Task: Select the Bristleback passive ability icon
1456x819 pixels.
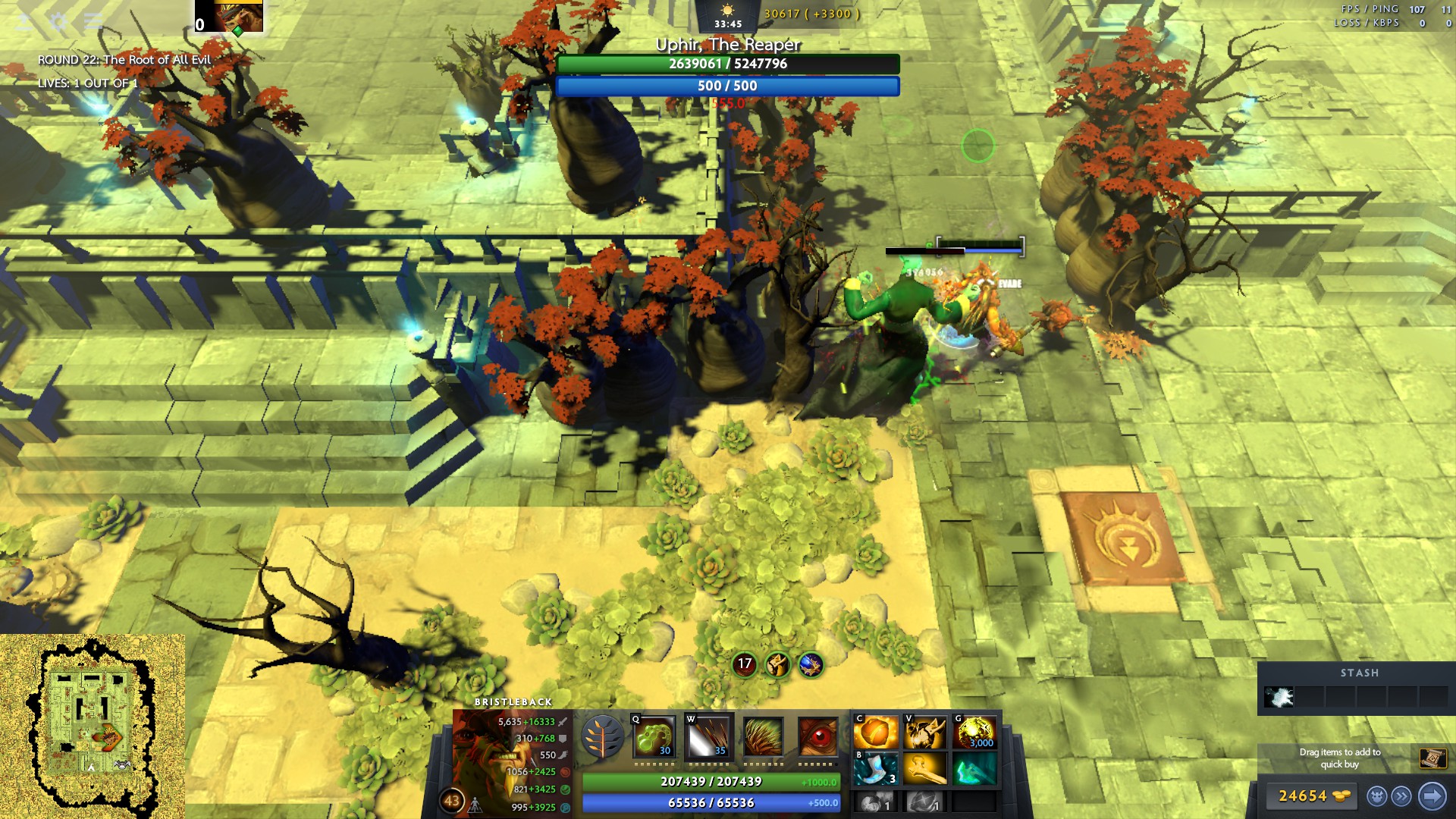Action: (x=764, y=736)
